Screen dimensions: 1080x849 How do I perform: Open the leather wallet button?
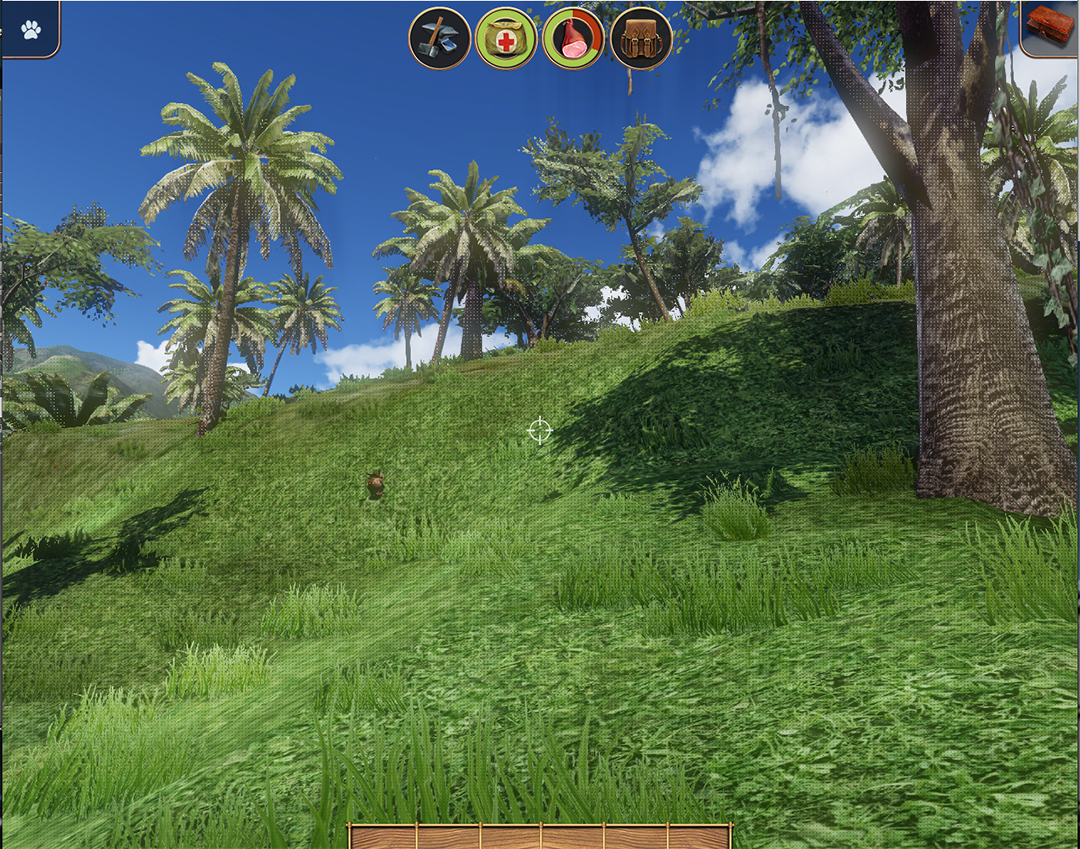click(x=1051, y=26)
